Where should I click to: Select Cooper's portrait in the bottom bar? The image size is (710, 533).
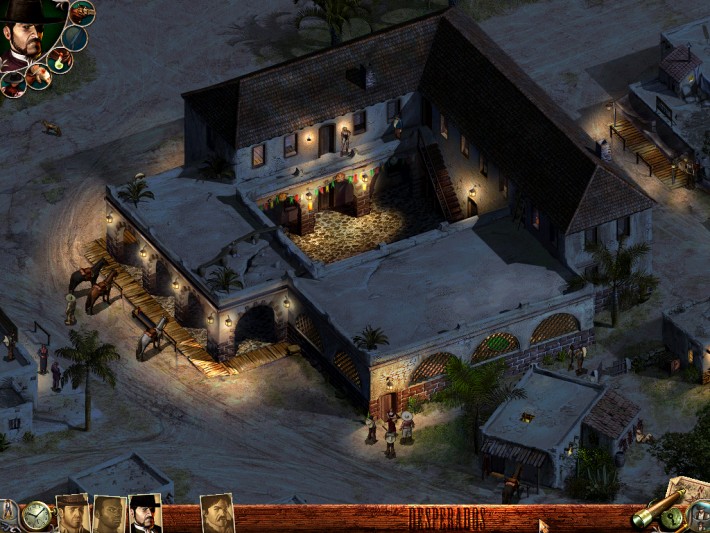click(73, 514)
